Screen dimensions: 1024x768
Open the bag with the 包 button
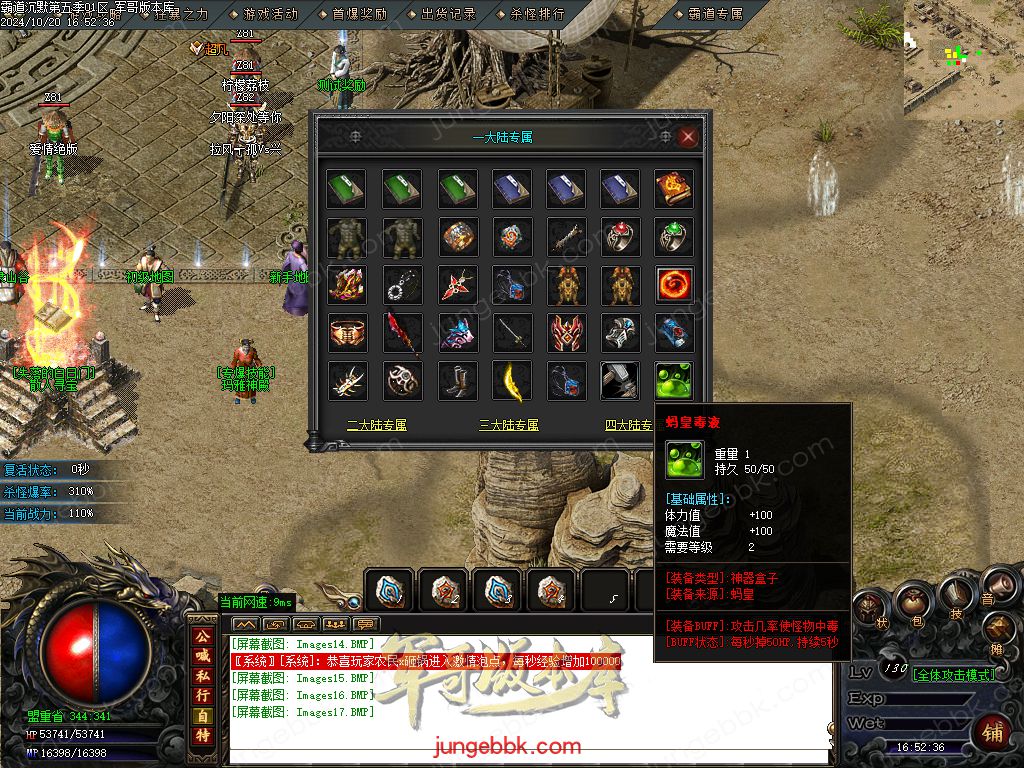pyautogui.click(x=912, y=603)
